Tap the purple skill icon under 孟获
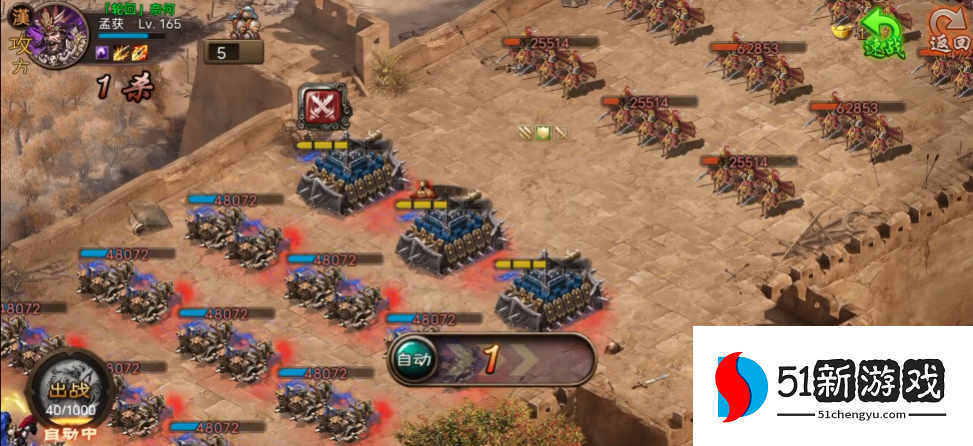This screenshot has width=973, height=446. pyautogui.click(x=103, y=52)
